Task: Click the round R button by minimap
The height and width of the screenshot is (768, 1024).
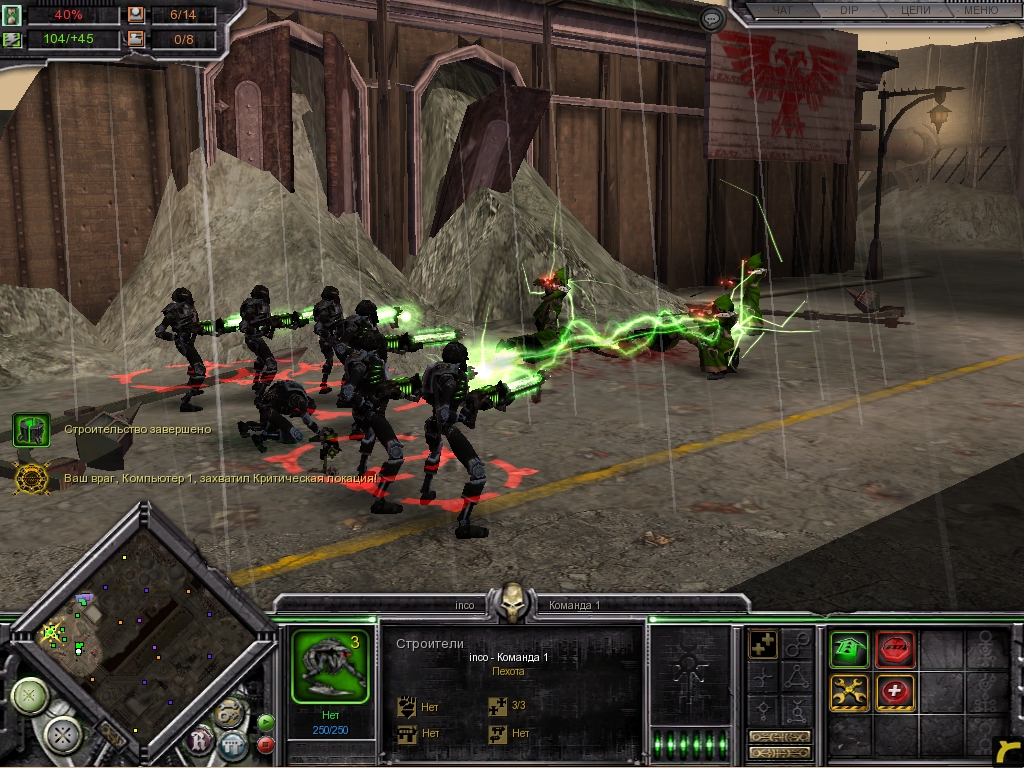Action: point(200,741)
